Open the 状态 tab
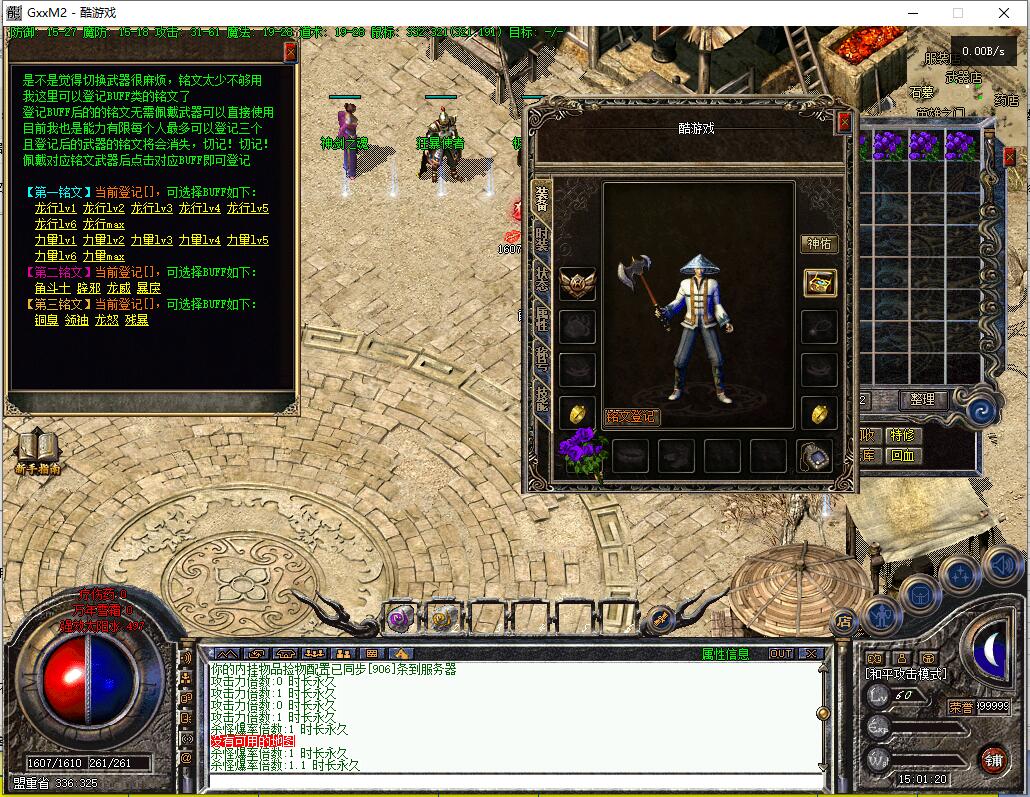 pyautogui.click(x=542, y=278)
